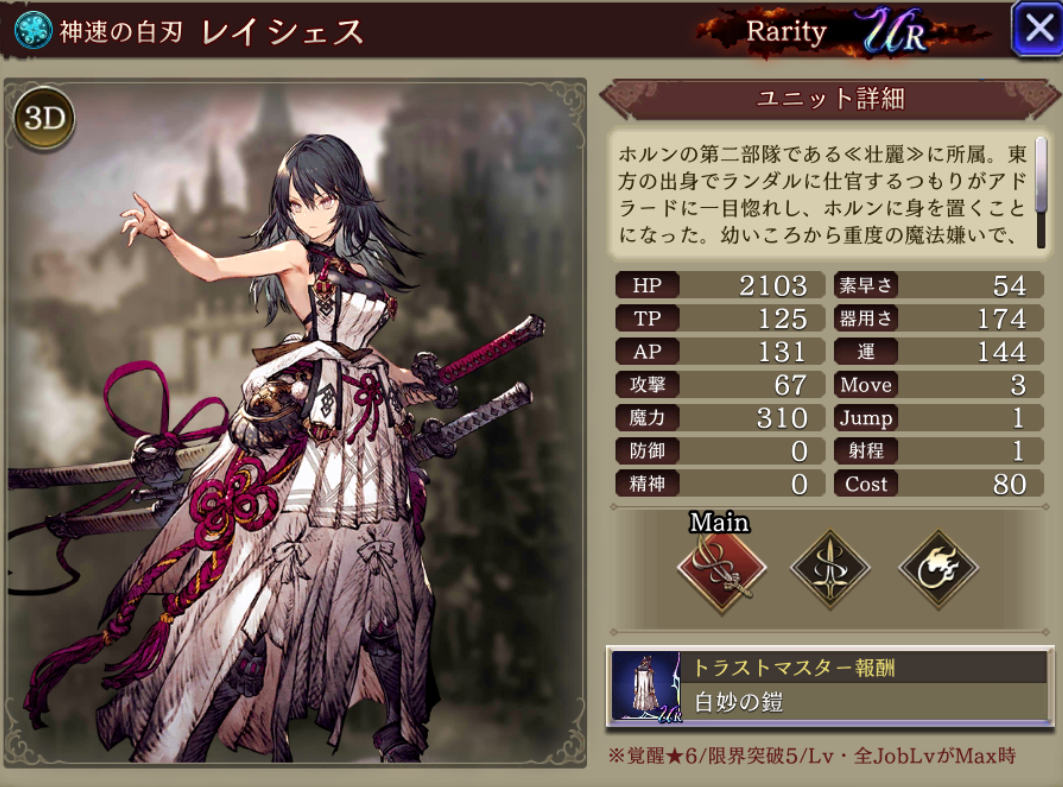The width and height of the screenshot is (1063, 787).
Task: Toggle the 3D model view
Action: 45,119
